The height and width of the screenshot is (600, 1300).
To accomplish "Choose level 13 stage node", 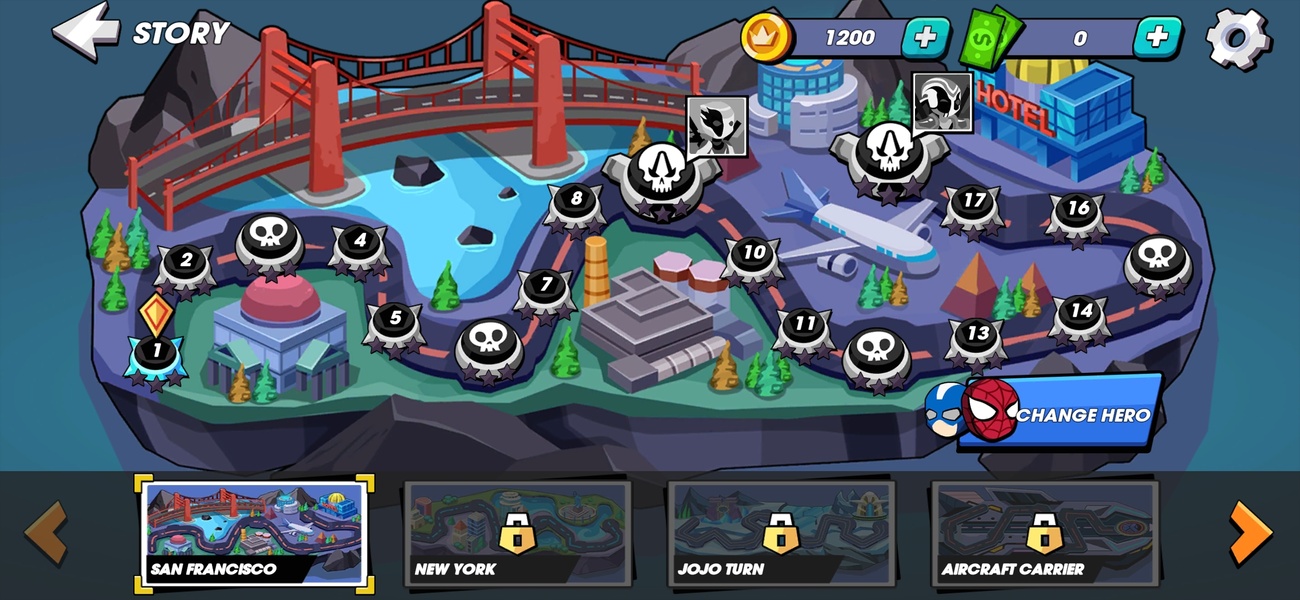I will tap(976, 334).
